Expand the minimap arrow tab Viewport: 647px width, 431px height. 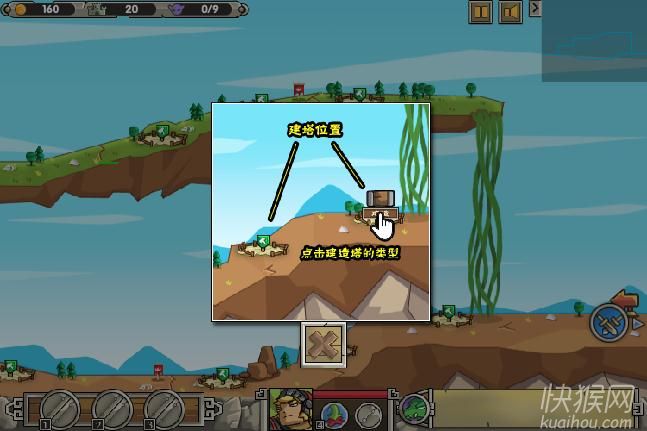[535, 8]
